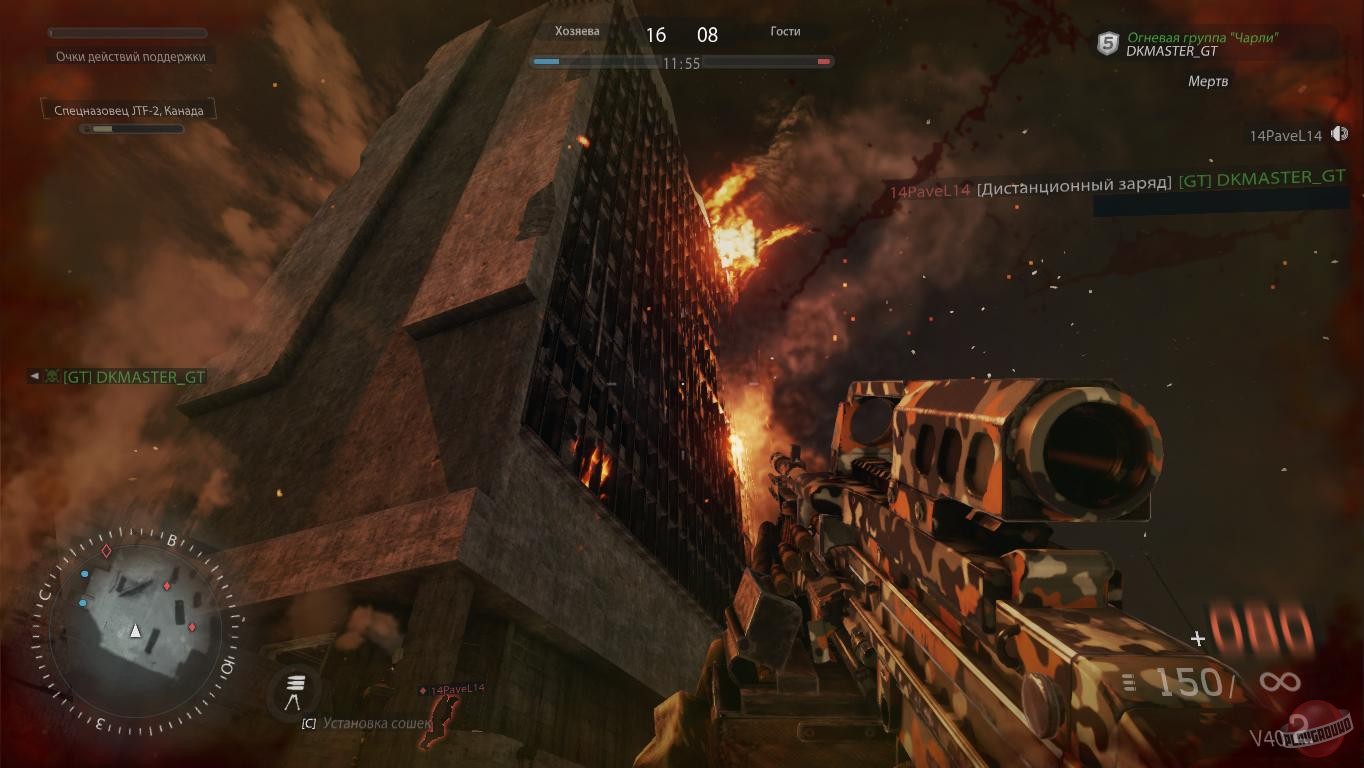Screen dimensions: 1364x768
Task: Click the skull kill icon next to [GT] DKMASTER_GT
Action: point(50,377)
